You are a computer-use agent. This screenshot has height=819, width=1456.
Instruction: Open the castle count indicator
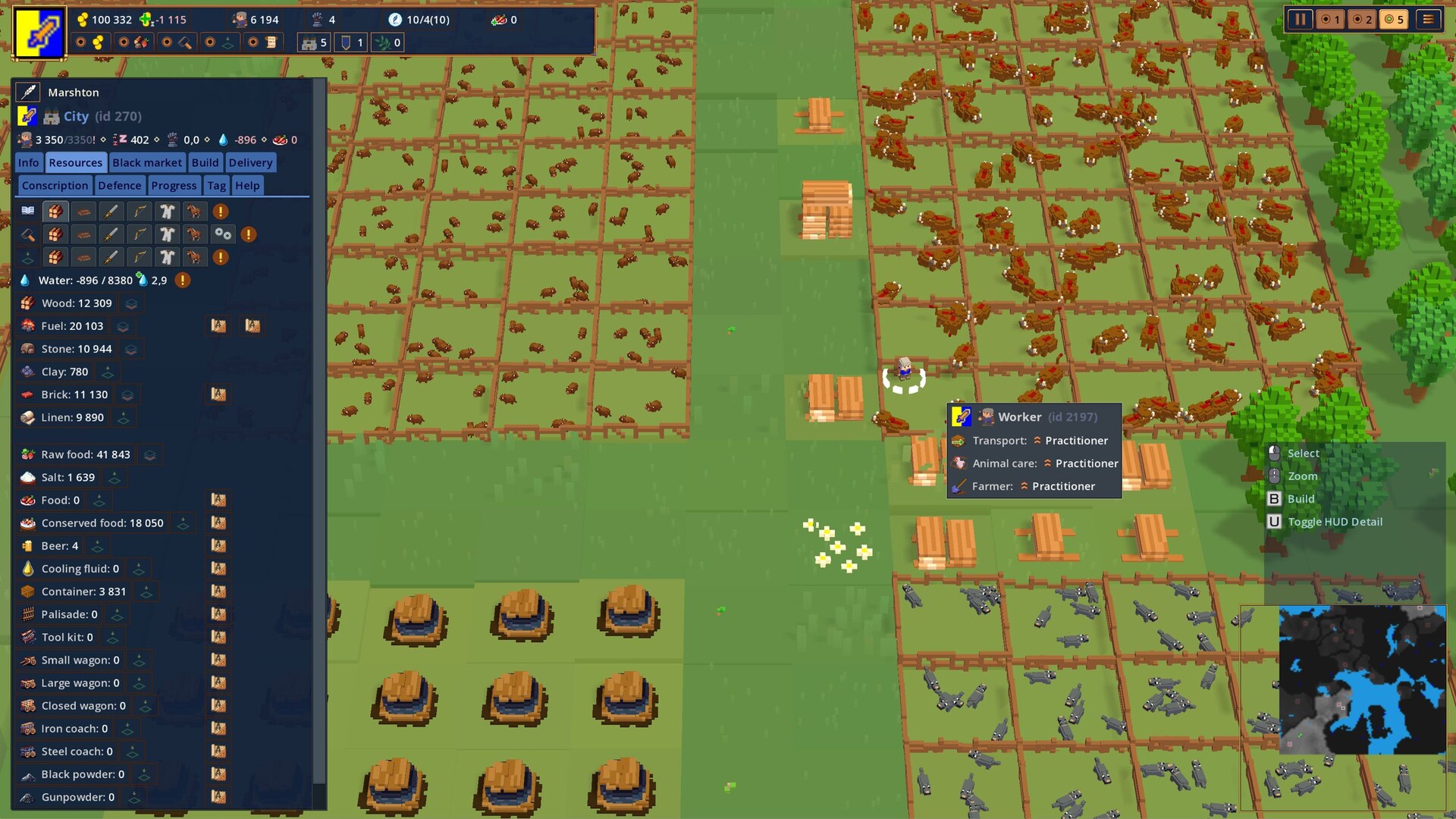coord(314,42)
